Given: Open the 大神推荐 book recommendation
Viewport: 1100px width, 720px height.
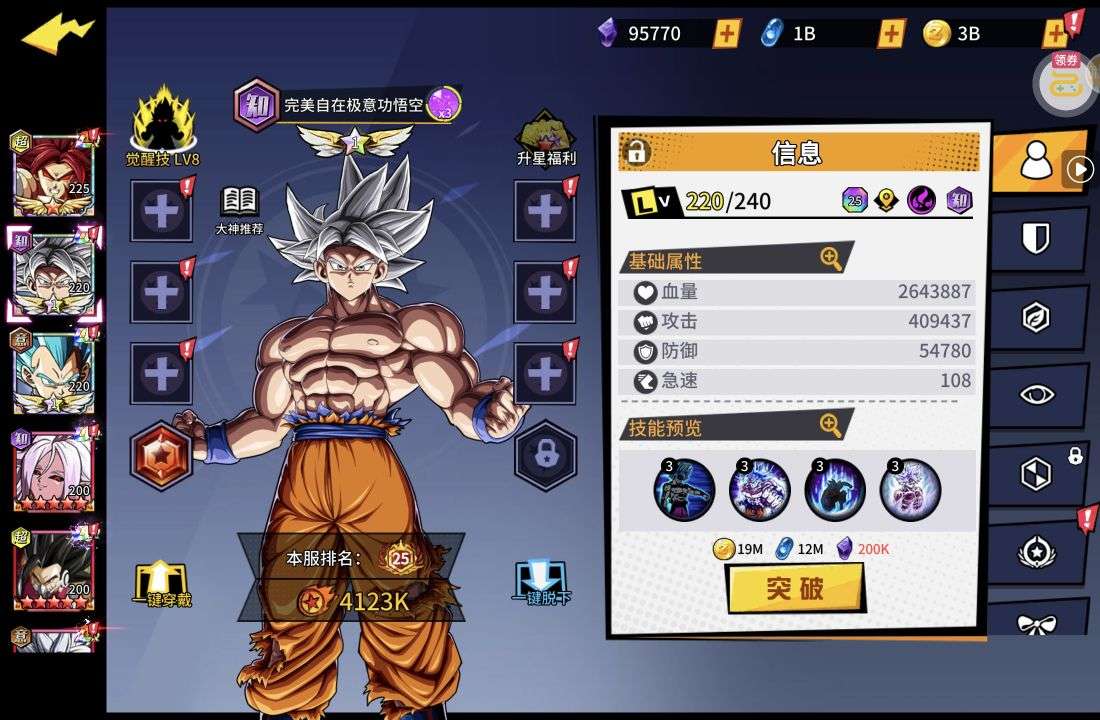Looking at the screenshot, I should [x=239, y=210].
